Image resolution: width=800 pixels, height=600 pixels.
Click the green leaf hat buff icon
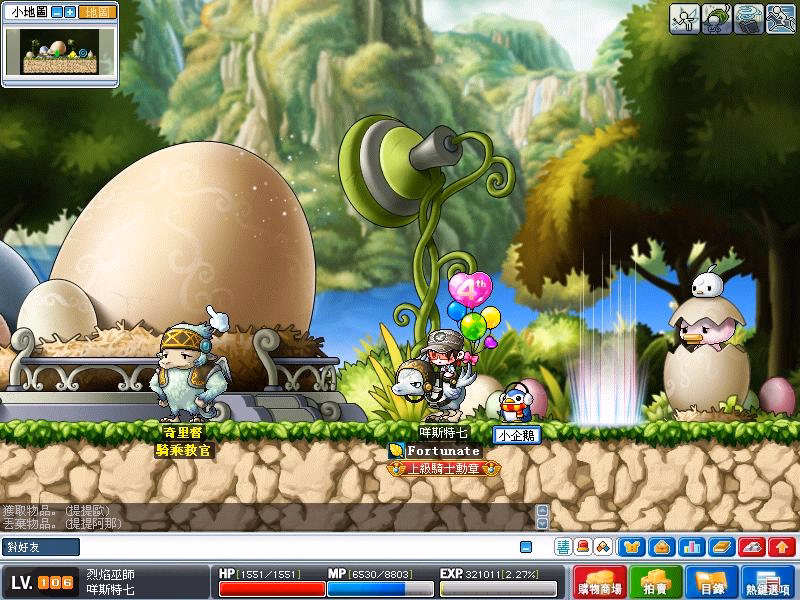coord(717,19)
